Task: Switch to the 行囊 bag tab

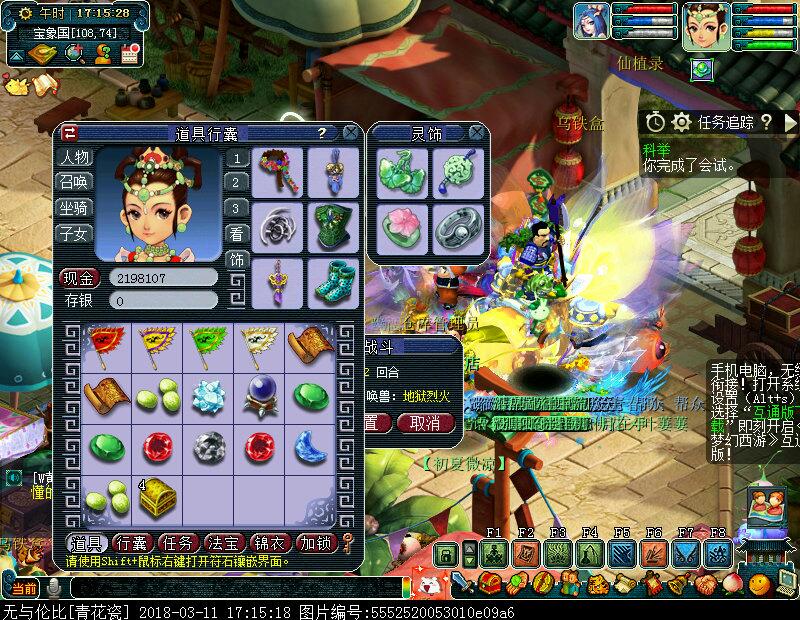Action: 132,543
